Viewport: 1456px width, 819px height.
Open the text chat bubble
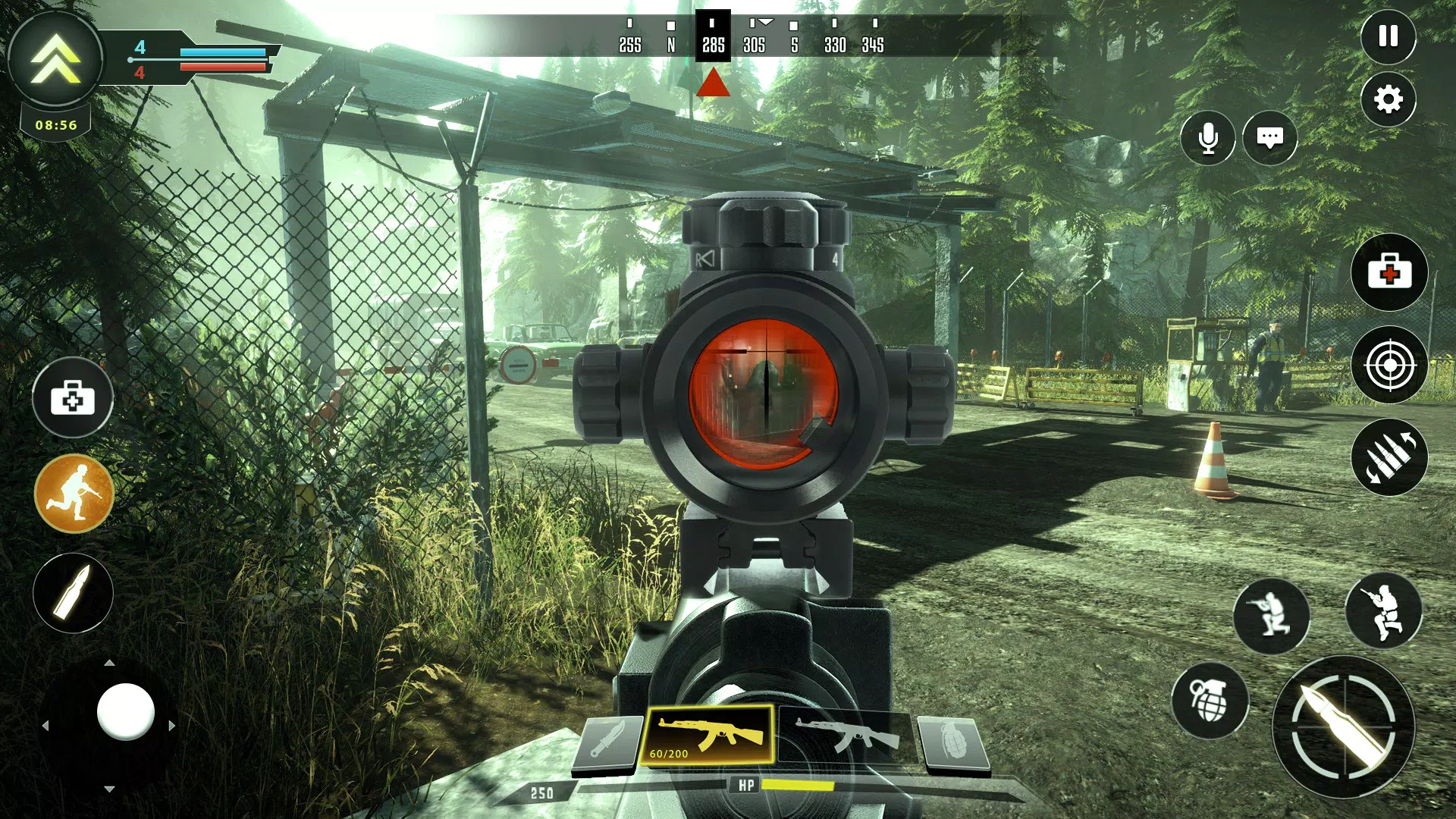1269,138
